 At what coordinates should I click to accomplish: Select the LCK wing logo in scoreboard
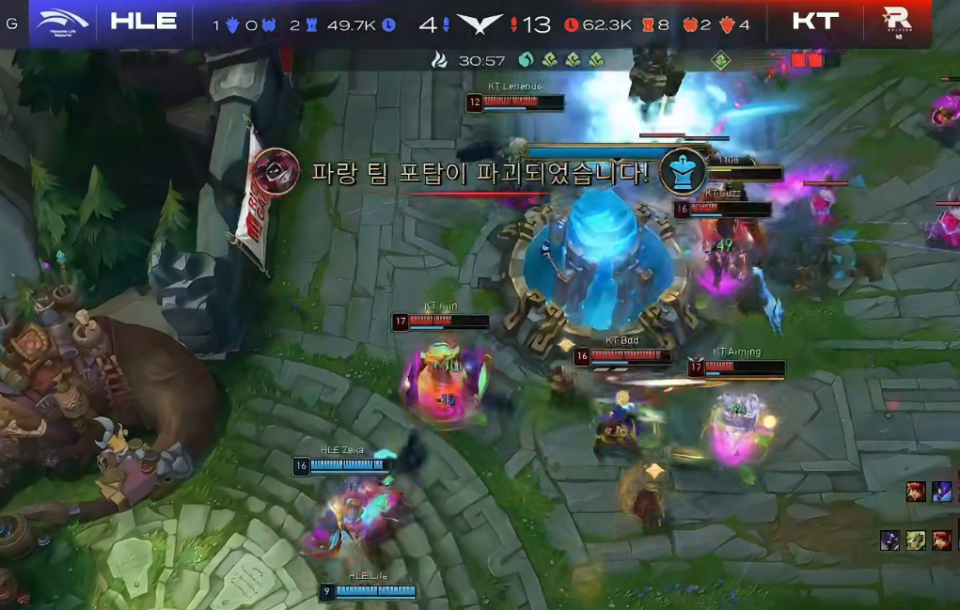tap(479, 24)
